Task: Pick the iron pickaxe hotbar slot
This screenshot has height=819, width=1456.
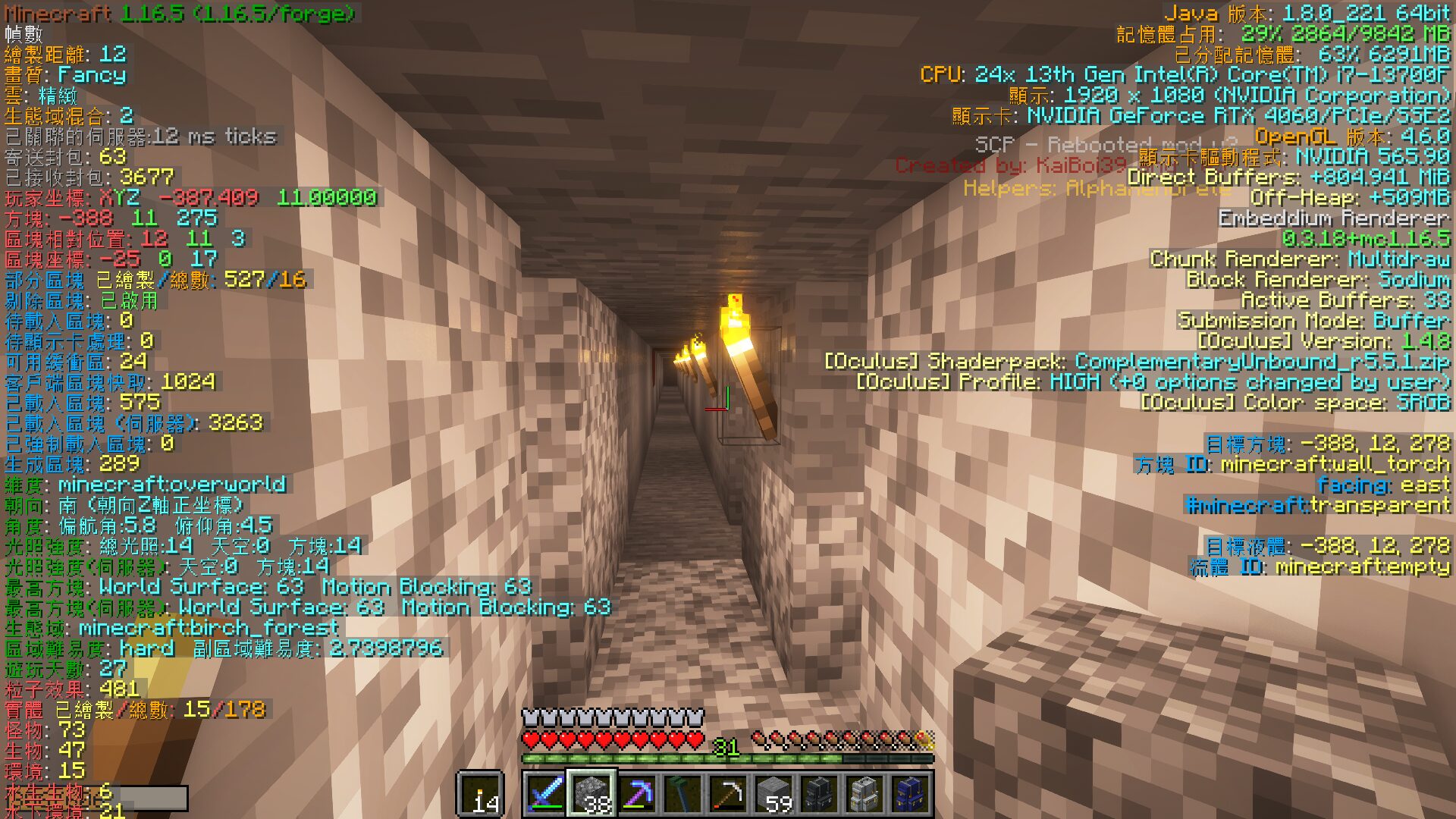Action: click(x=728, y=794)
